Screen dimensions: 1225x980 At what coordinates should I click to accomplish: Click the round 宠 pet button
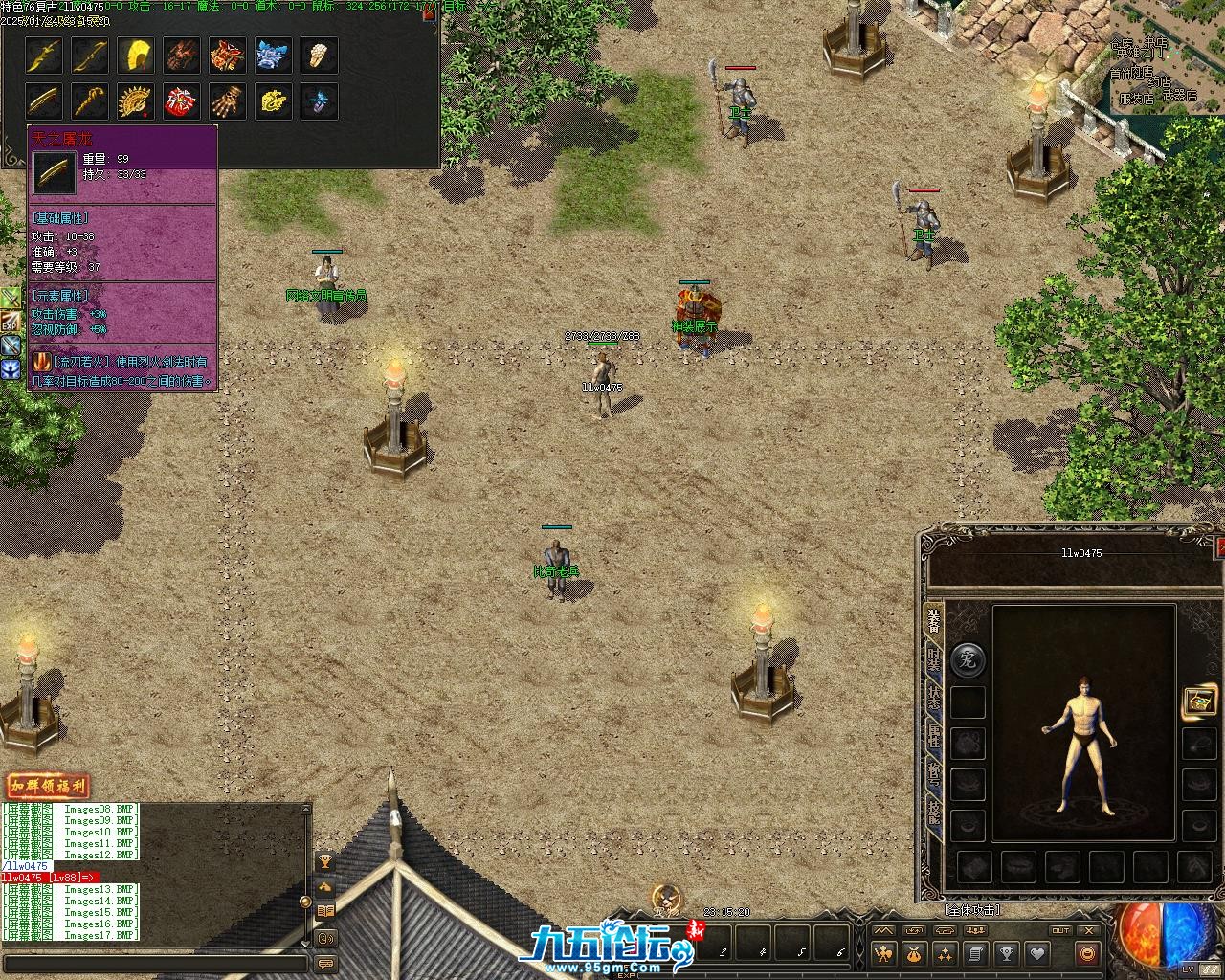click(968, 660)
